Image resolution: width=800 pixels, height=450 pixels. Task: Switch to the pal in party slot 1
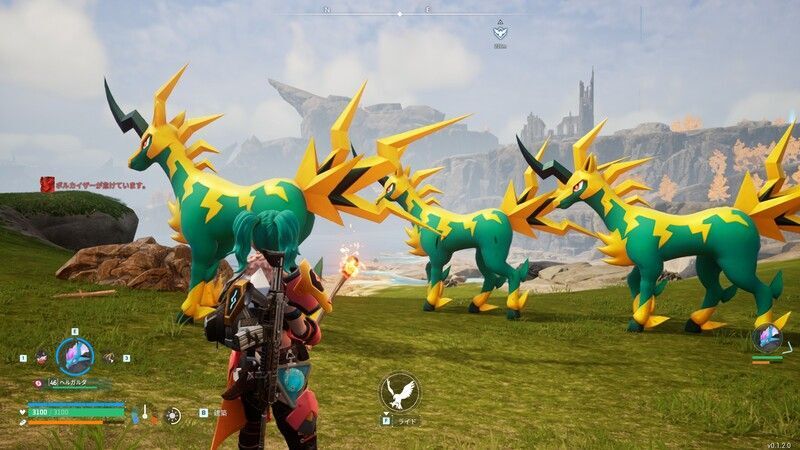[x=42, y=356]
